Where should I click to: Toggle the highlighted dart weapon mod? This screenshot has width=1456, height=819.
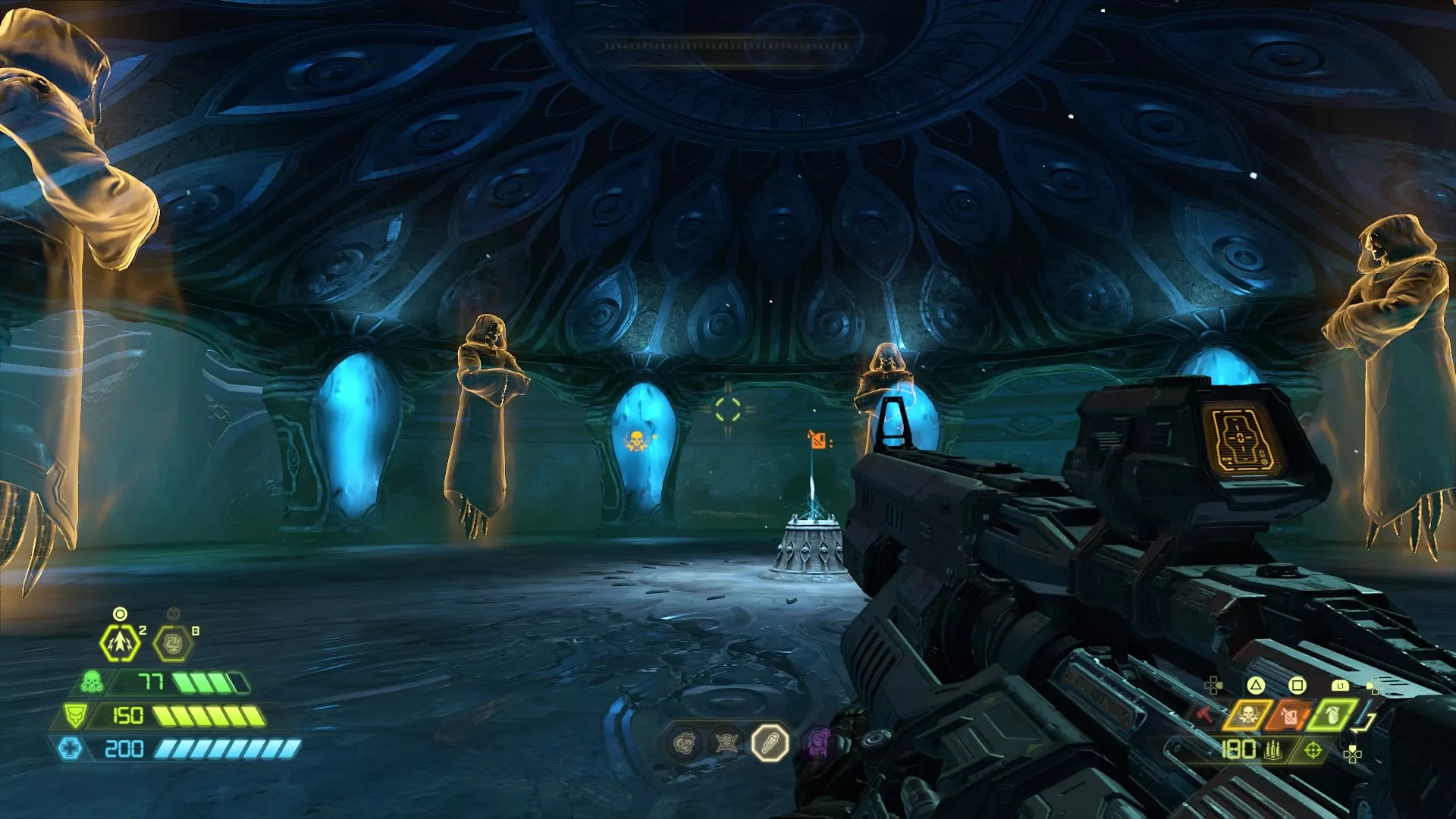770,744
